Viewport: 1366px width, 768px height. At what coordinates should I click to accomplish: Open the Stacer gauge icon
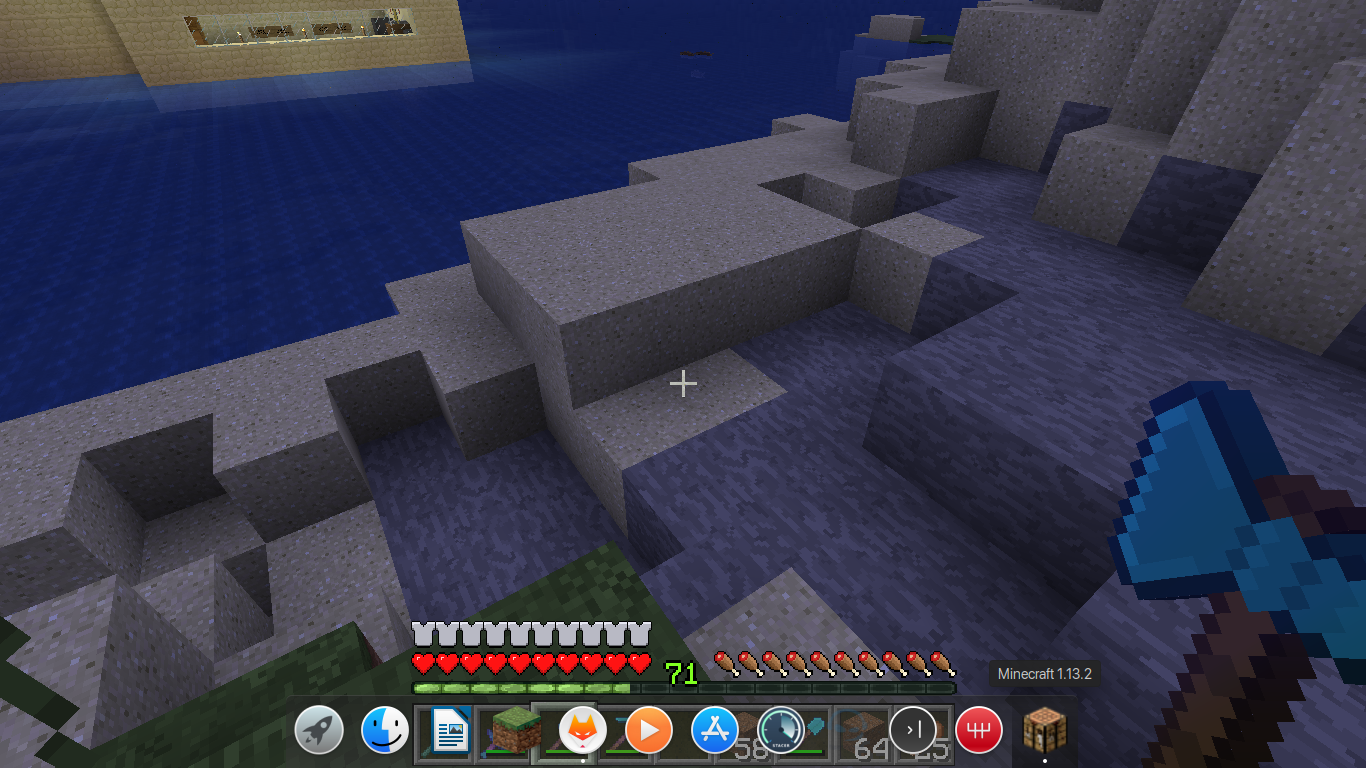pyautogui.click(x=781, y=731)
